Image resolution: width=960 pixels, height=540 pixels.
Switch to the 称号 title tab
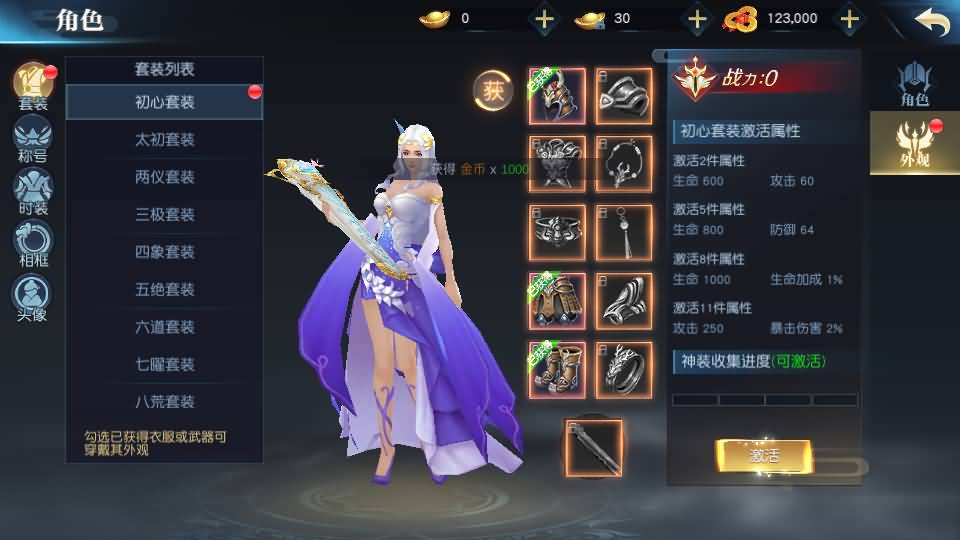pyautogui.click(x=32, y=138)
